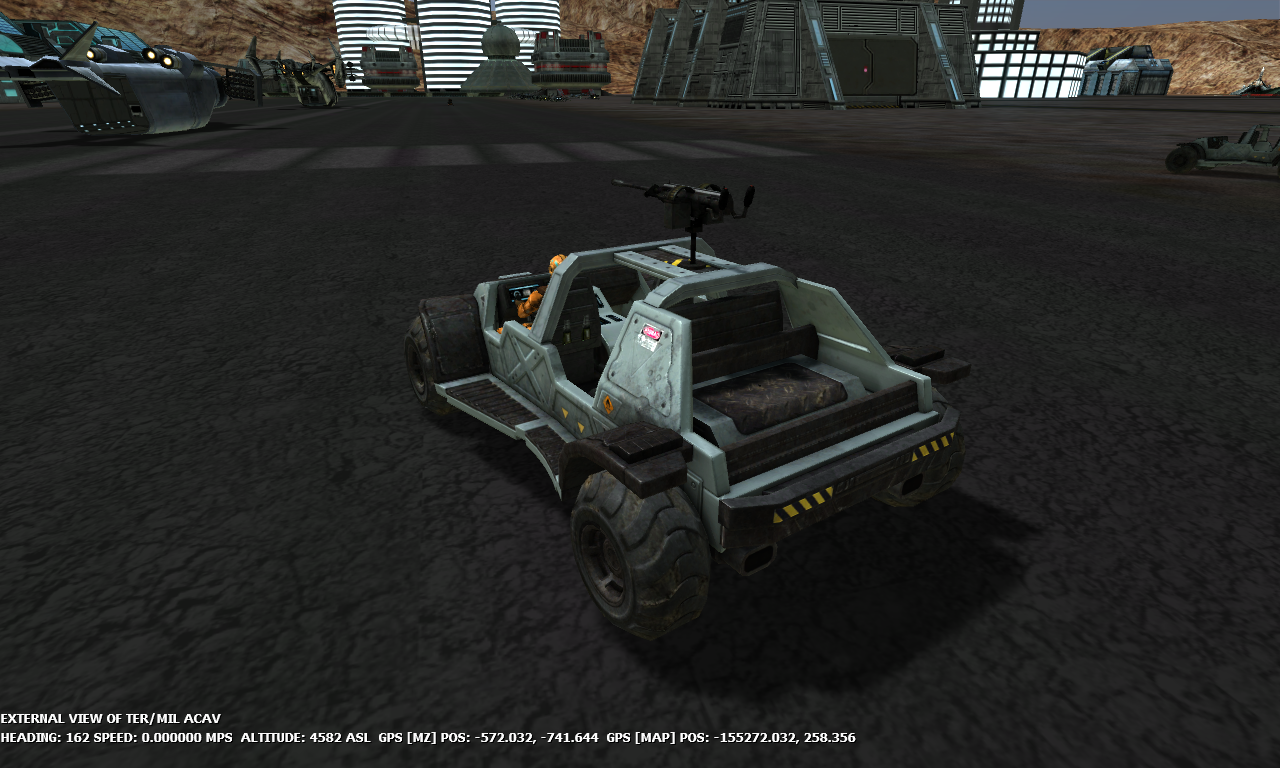Image resolution: width=1280 pixels, height=768 pixels.
Task: Select the dark cargo crate behind the roll bar
Action: coord(775,400)
